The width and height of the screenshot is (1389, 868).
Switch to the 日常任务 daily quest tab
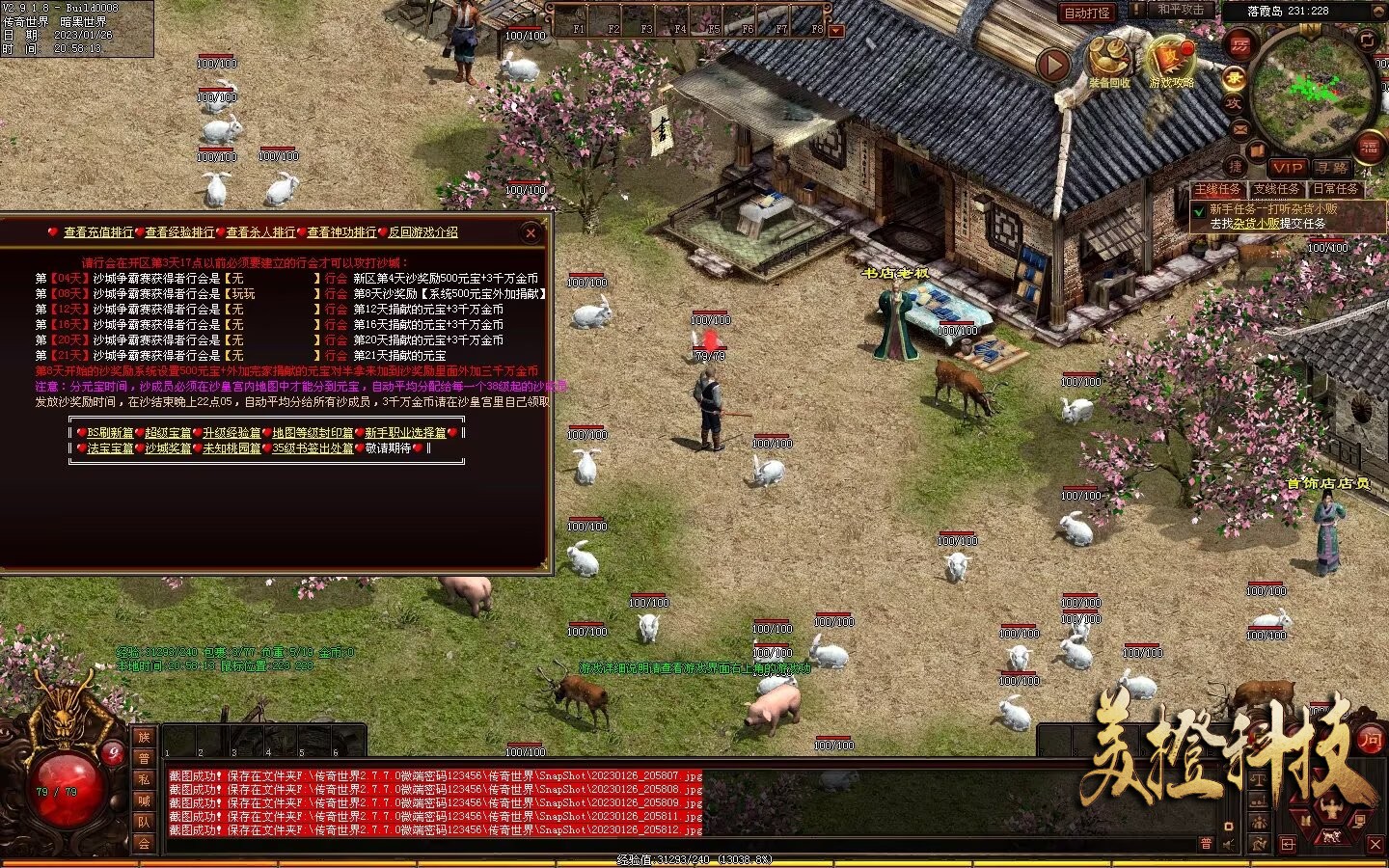pyautogui.click(x=1335, y=190)
